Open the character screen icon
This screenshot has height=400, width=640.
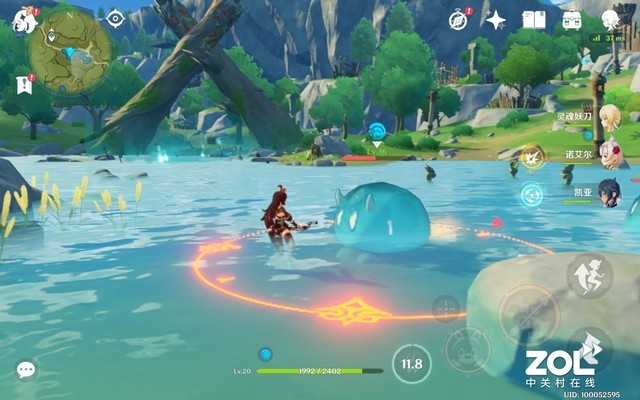[610, 19]
